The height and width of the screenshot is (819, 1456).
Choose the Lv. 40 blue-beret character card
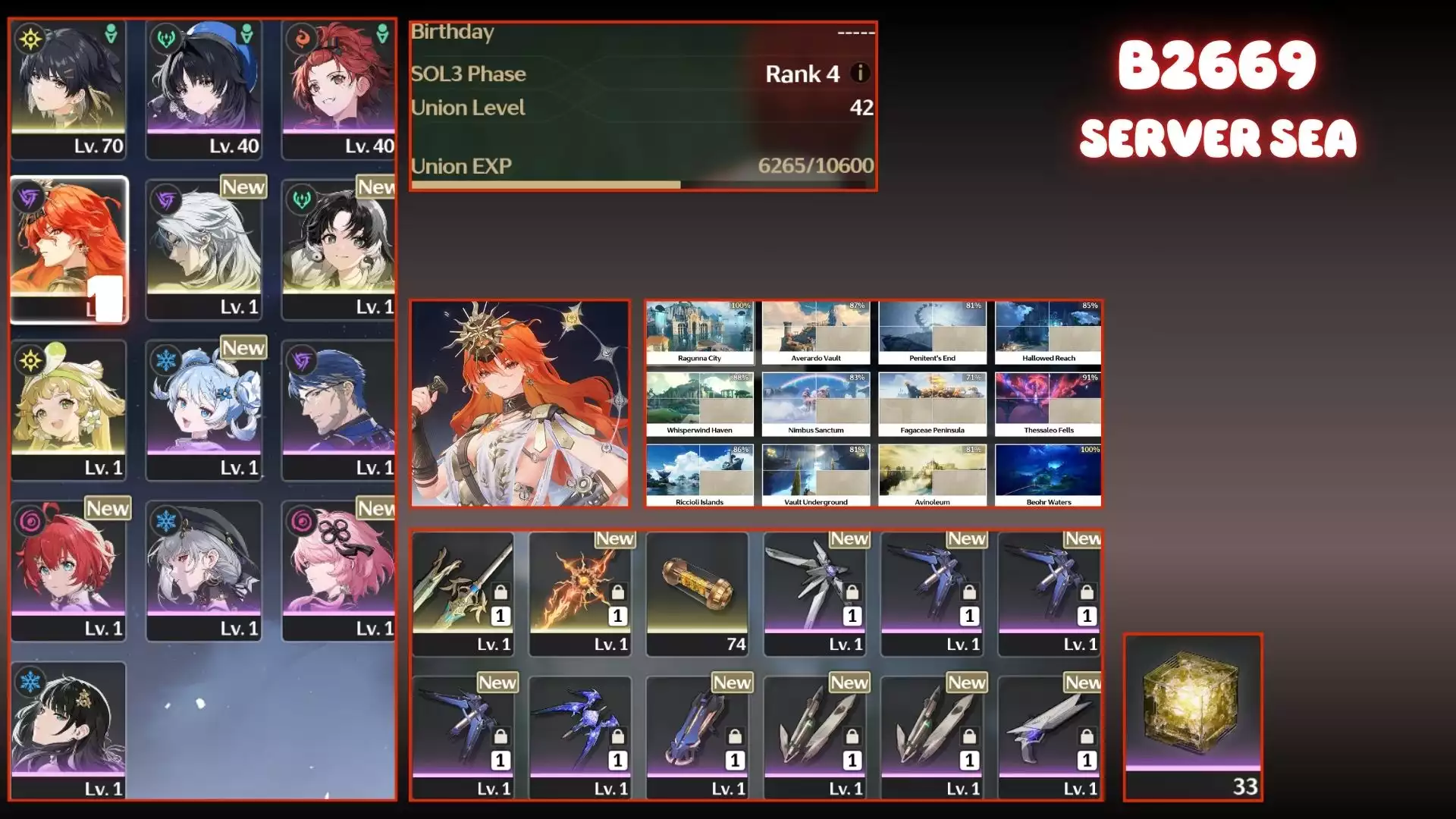(x=203, y=89)
